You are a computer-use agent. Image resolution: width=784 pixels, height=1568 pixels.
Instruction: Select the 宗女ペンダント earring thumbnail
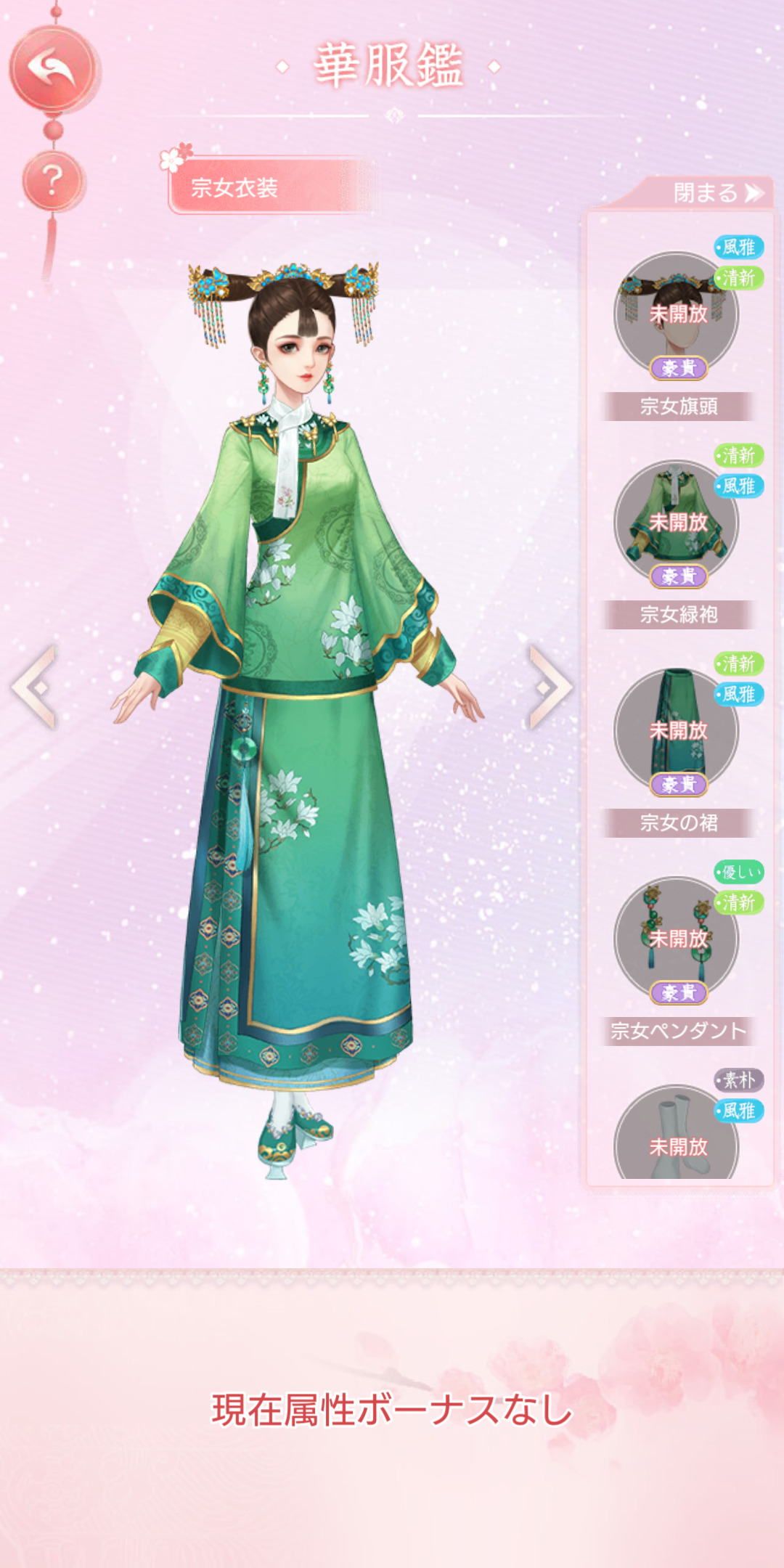(676, 939)
